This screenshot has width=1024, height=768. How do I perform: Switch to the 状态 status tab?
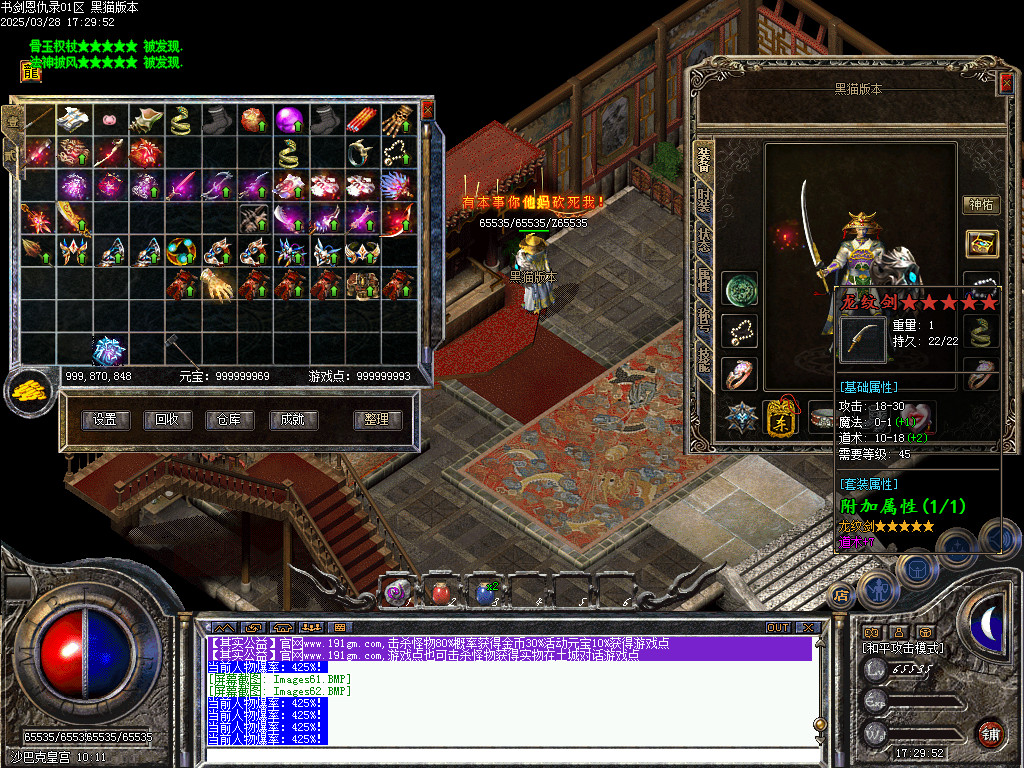(704, 239)
